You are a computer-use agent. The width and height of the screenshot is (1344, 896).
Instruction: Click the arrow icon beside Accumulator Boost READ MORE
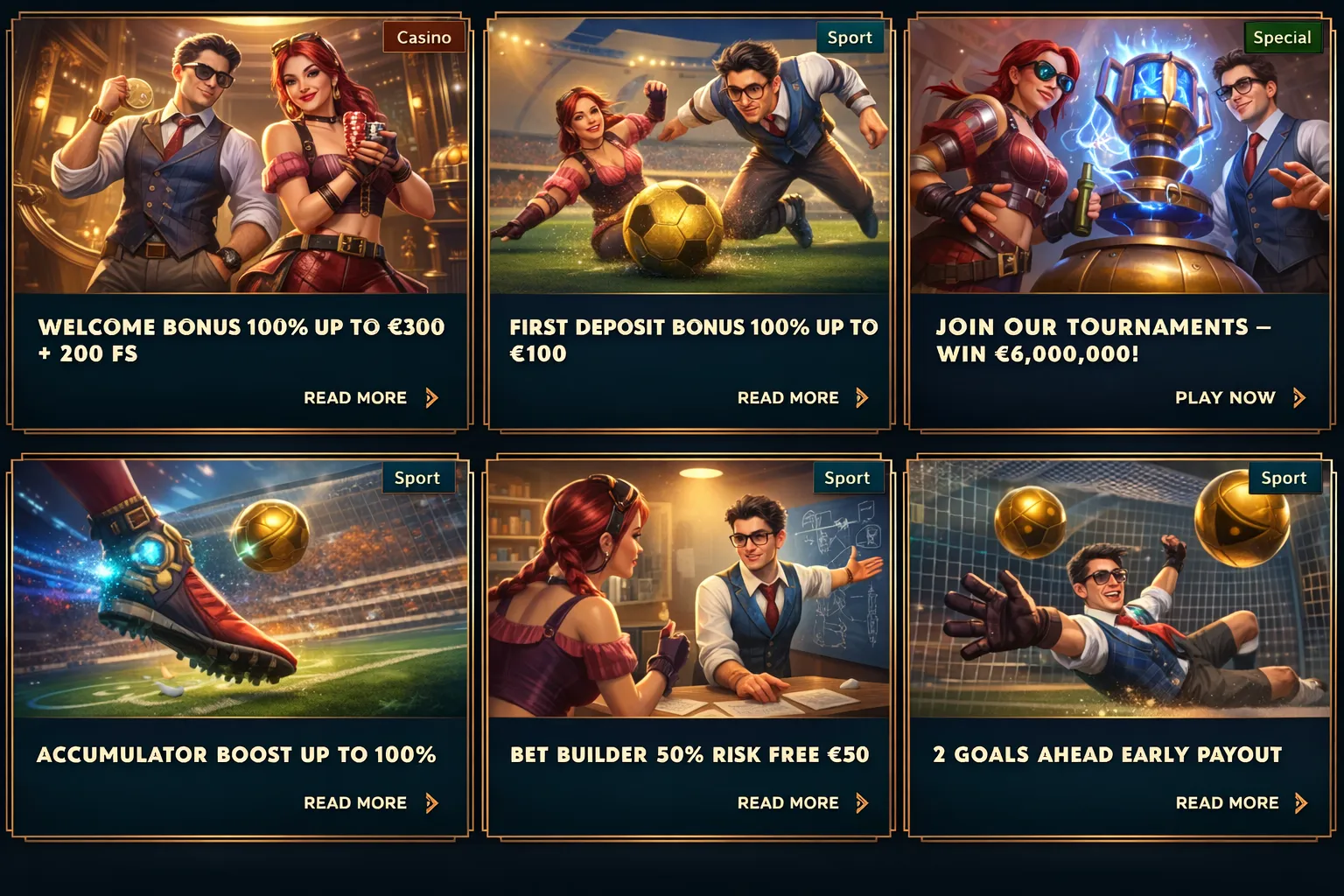click(432, 802)
